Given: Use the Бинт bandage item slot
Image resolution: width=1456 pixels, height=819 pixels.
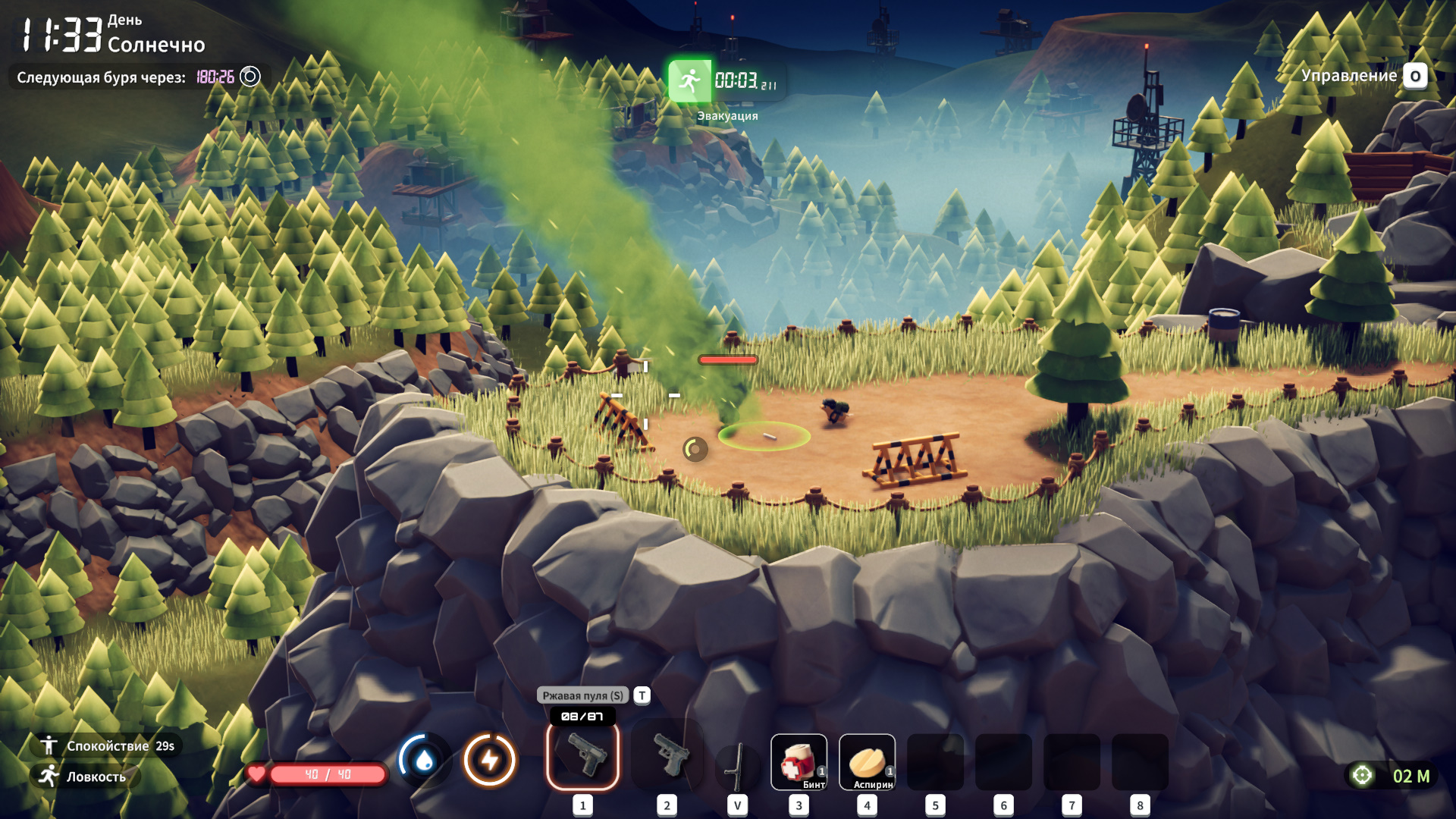Looking at the screenshot, I should point(799,762).
